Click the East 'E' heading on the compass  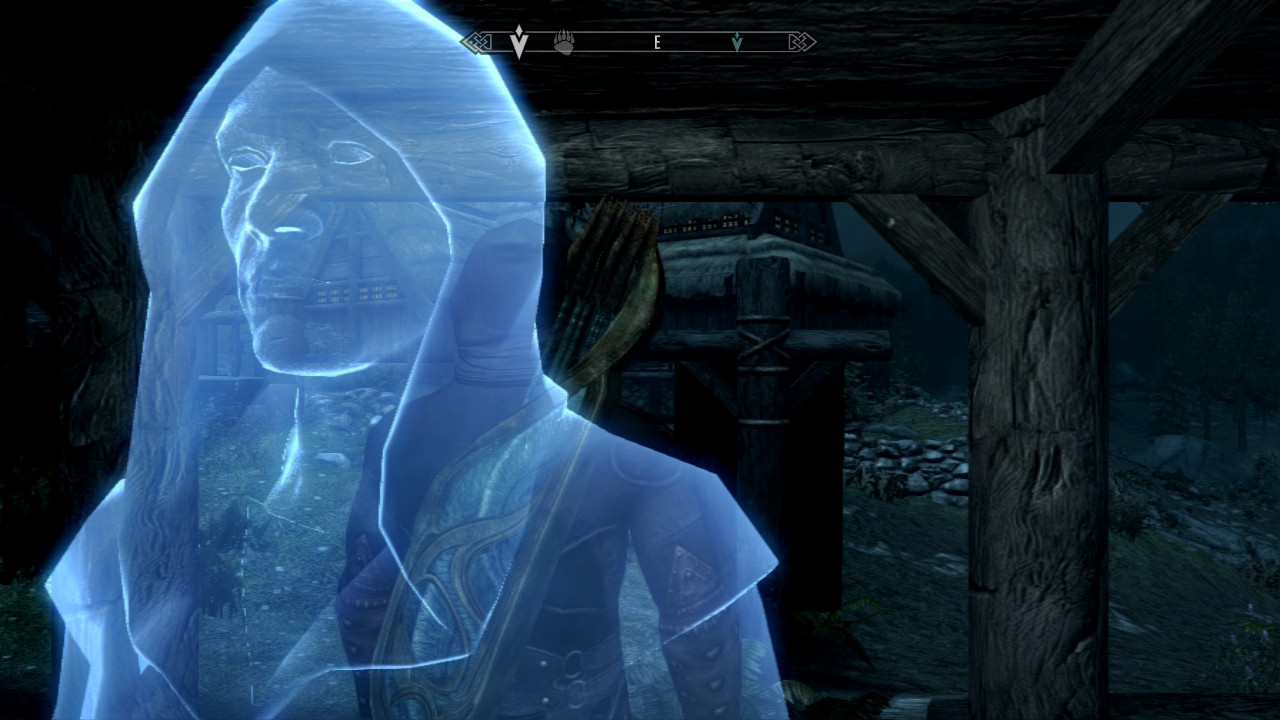pyautogui.click(x=657, y=42)
